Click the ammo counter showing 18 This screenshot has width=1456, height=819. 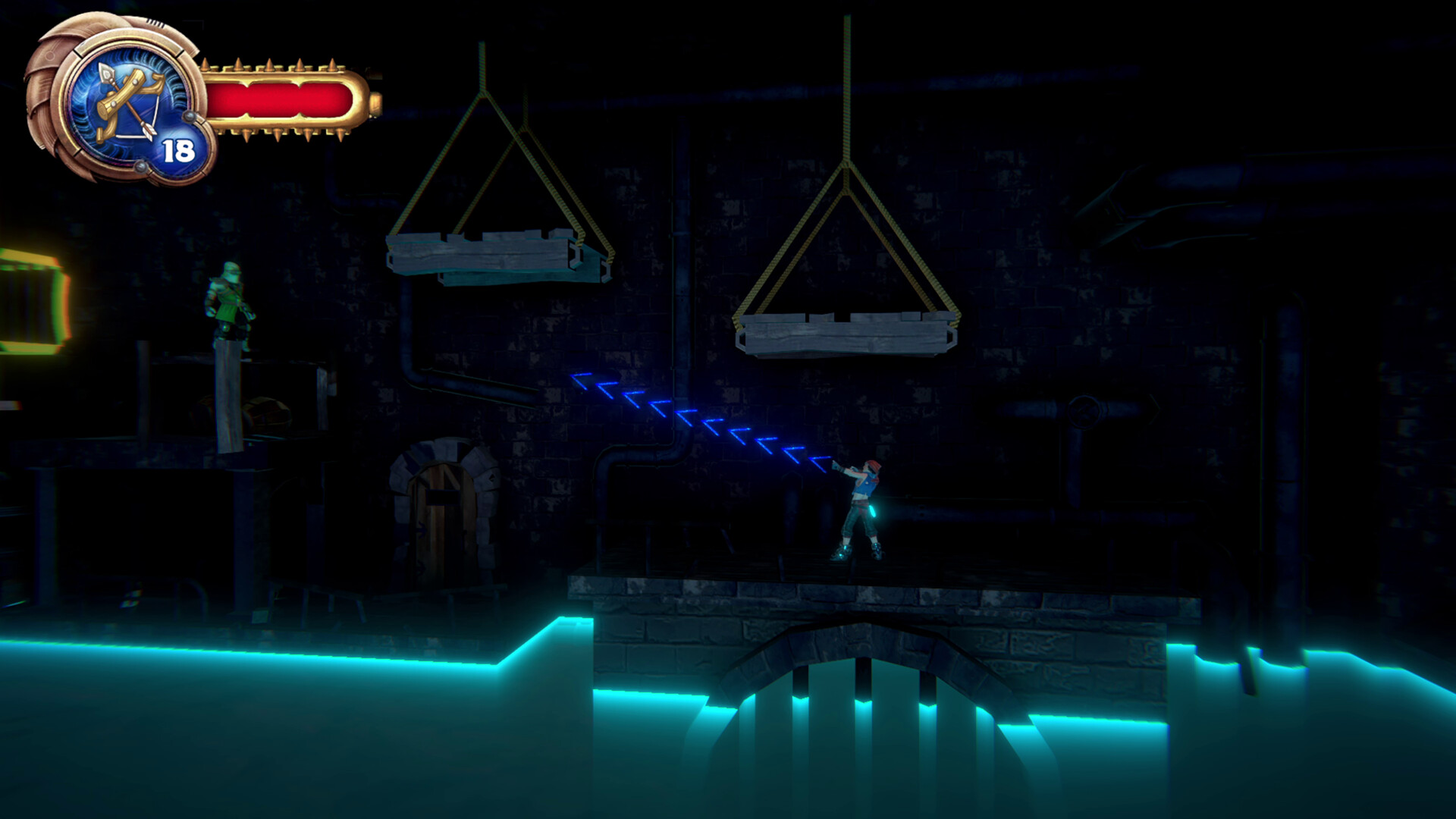(x=178, y=149)
